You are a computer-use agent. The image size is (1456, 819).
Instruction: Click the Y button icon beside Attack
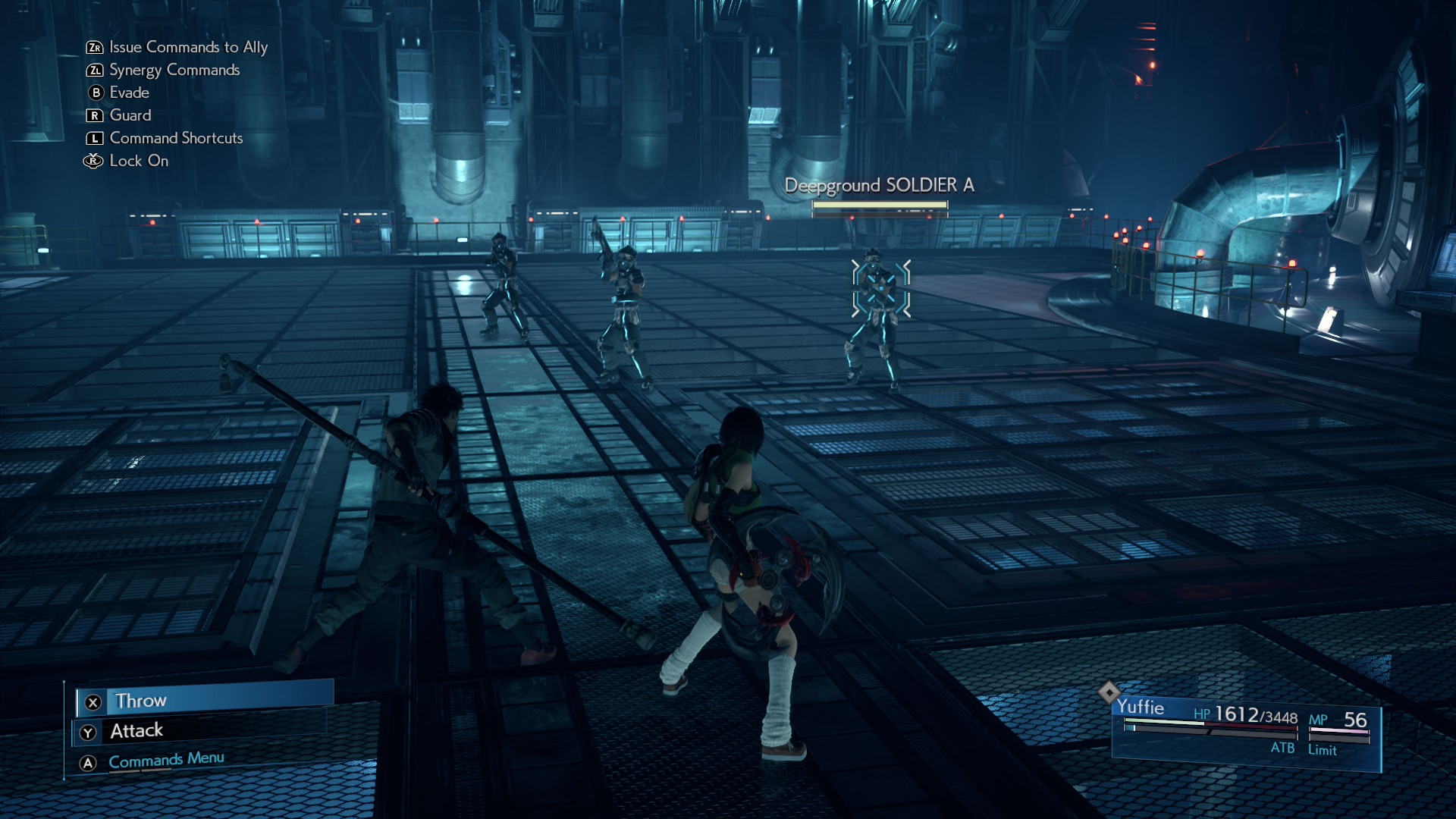[x=89, y=730]
